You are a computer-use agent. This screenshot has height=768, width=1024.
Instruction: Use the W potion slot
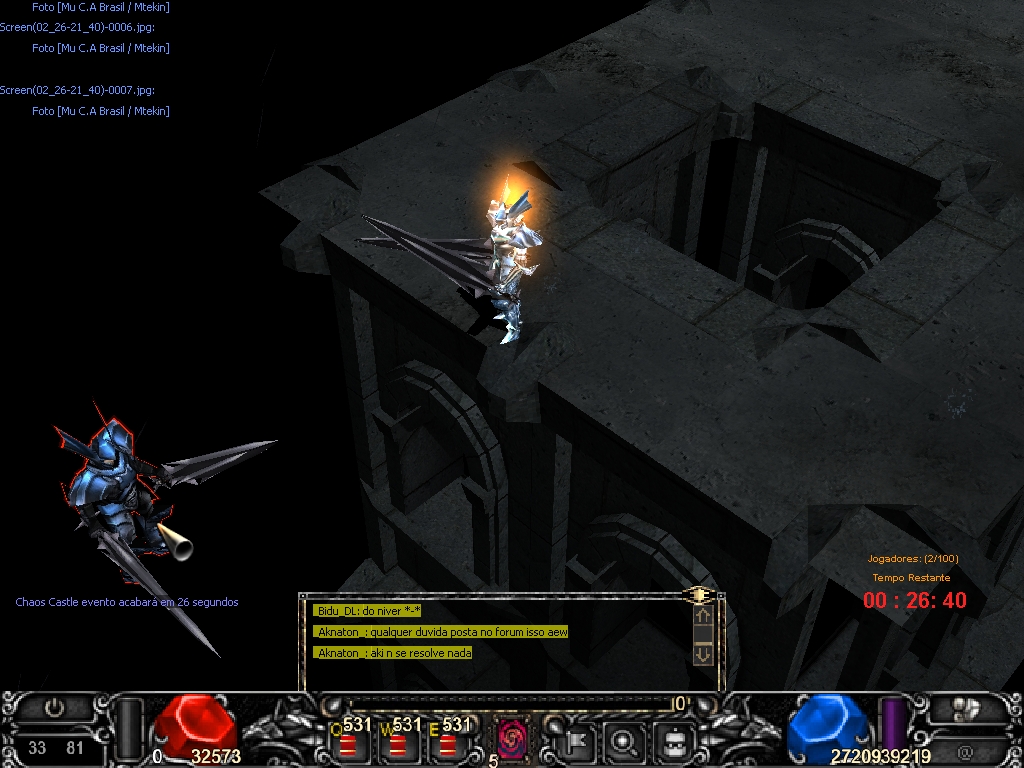point(398,744)
